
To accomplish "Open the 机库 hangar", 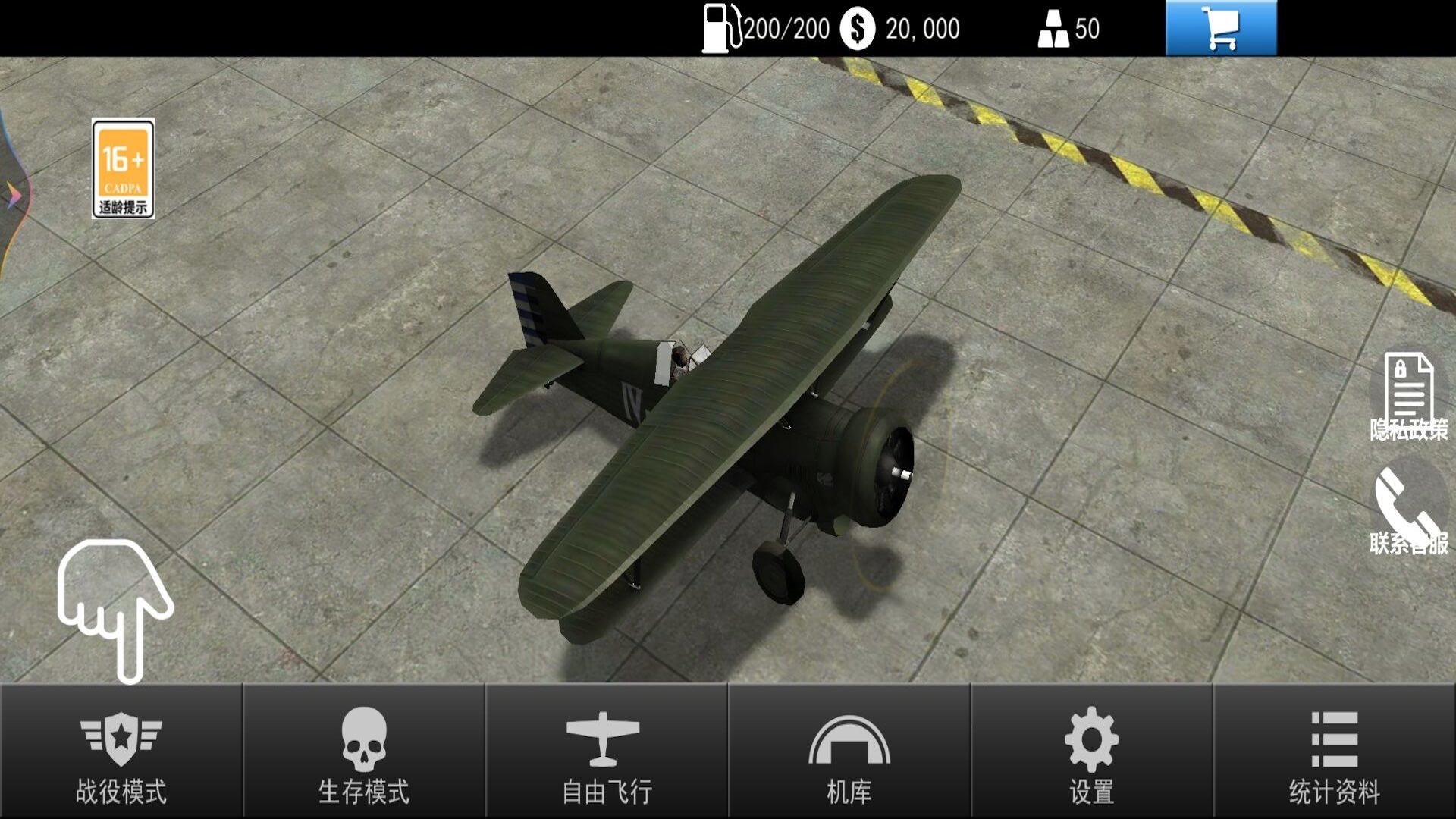I will [849, 752].
